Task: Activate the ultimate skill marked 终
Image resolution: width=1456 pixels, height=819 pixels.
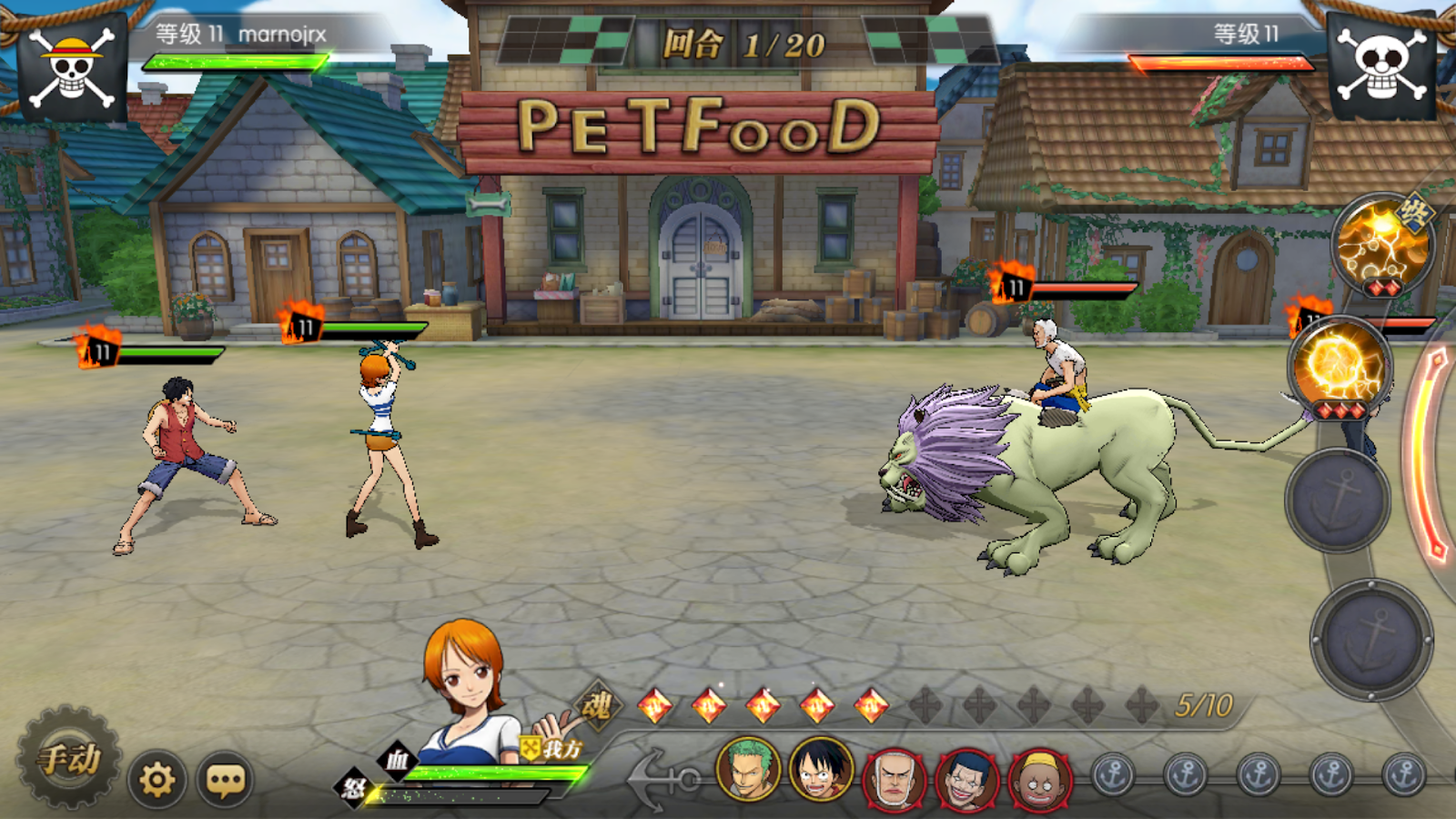Action: coord(1381,243)
